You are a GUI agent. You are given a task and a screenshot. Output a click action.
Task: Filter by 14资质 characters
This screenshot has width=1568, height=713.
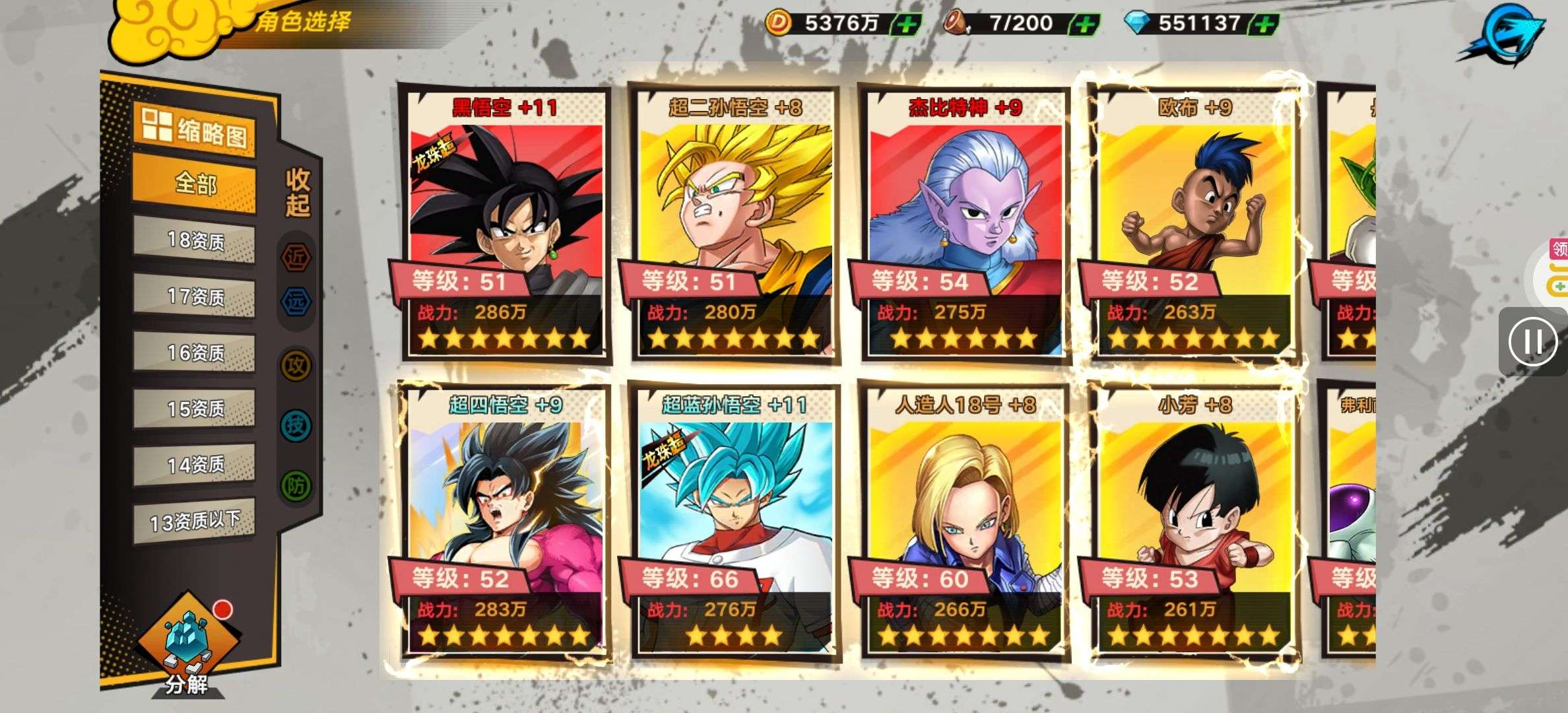coord(195,465)
